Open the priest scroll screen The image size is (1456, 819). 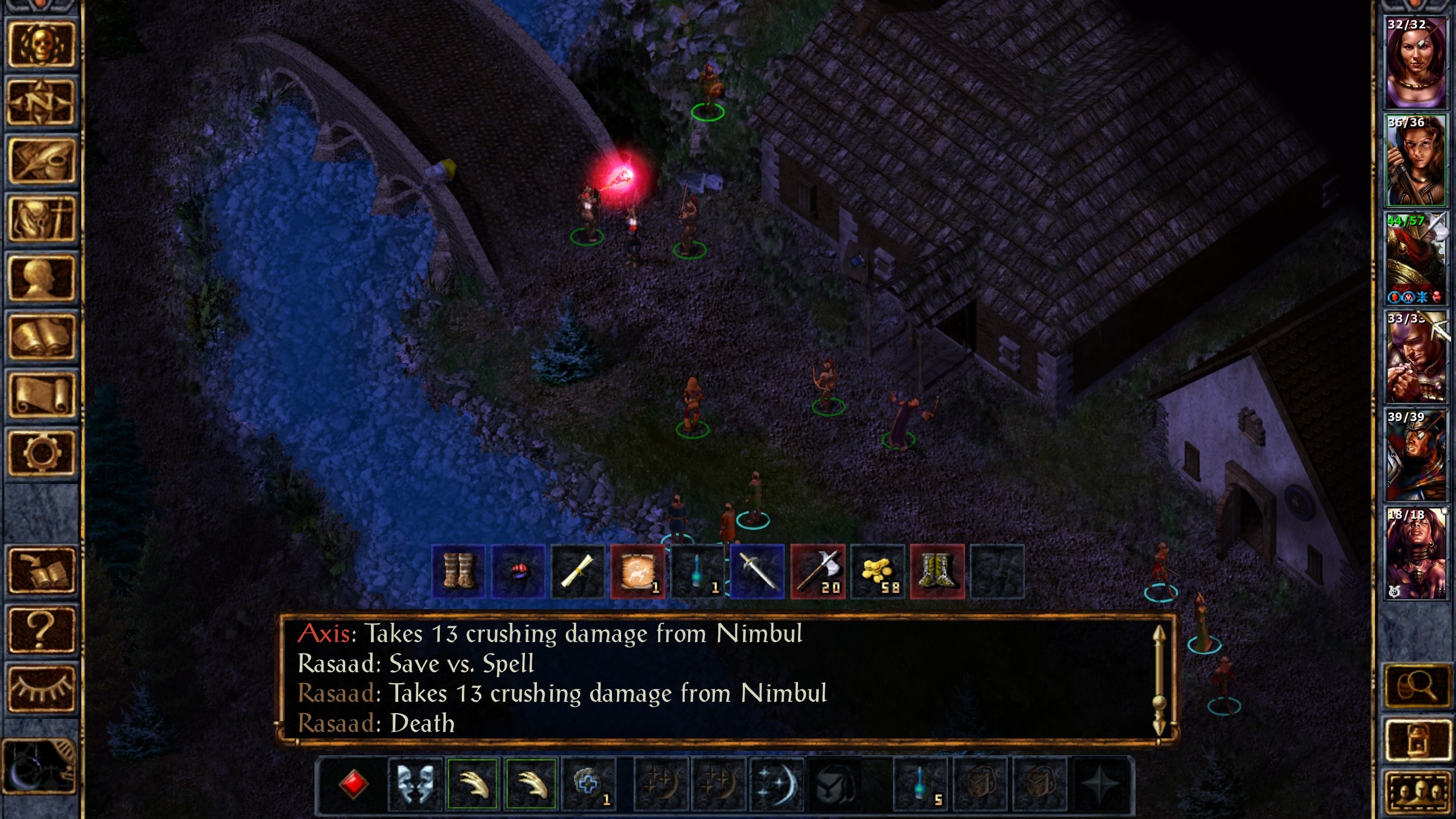pyautogui.click(x=40, y=394)
